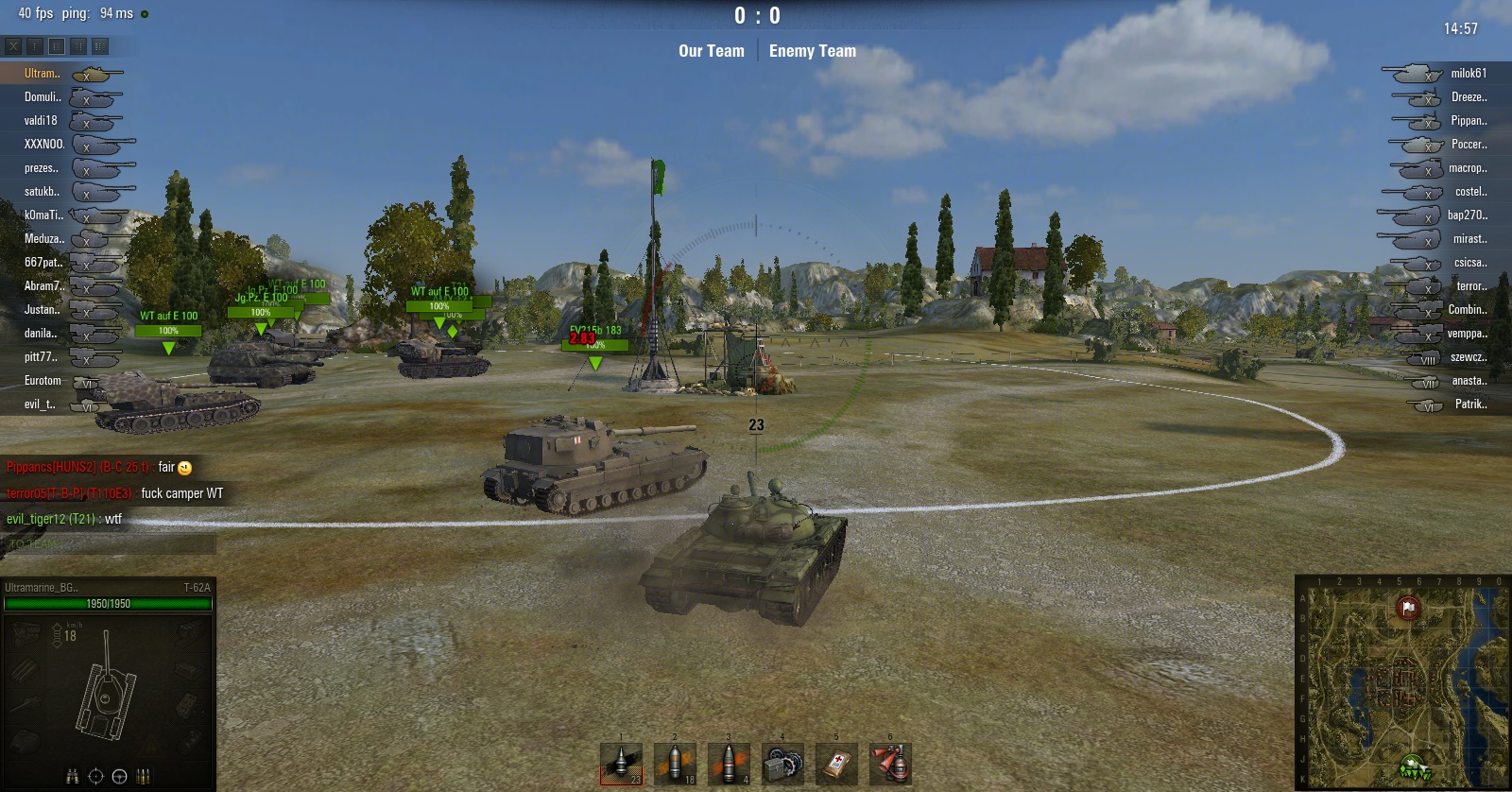Select the armor-piercing shell with 23 rounds
The height and width of the screenshot is (792, 1512).
(x=621, y=764)
